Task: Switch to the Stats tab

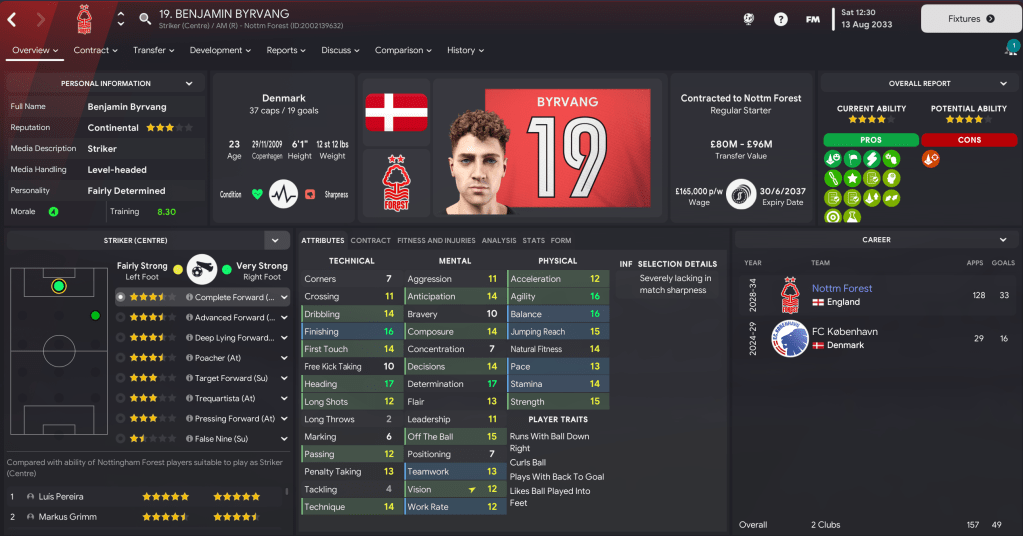Action: [x=533, y=240]
